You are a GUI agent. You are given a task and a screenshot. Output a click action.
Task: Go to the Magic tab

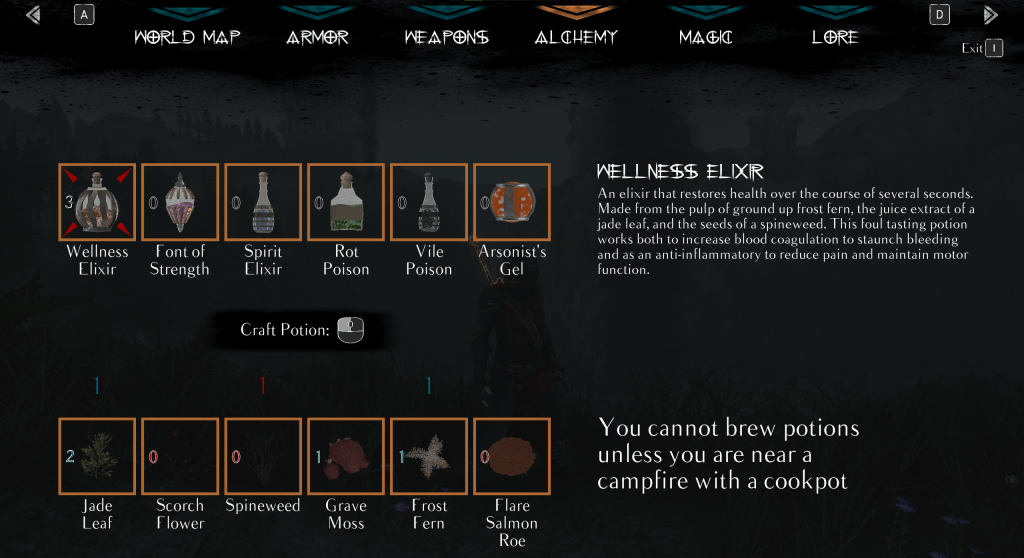705,38
